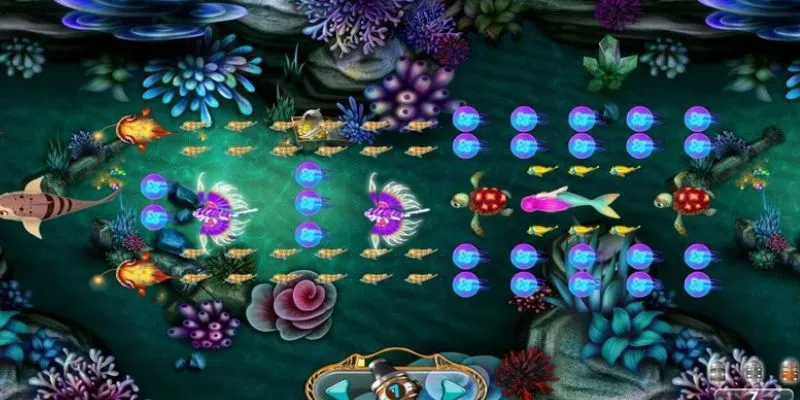Click the left arrow on the cannon panel

pyautogui.click(x=339, y=388)
